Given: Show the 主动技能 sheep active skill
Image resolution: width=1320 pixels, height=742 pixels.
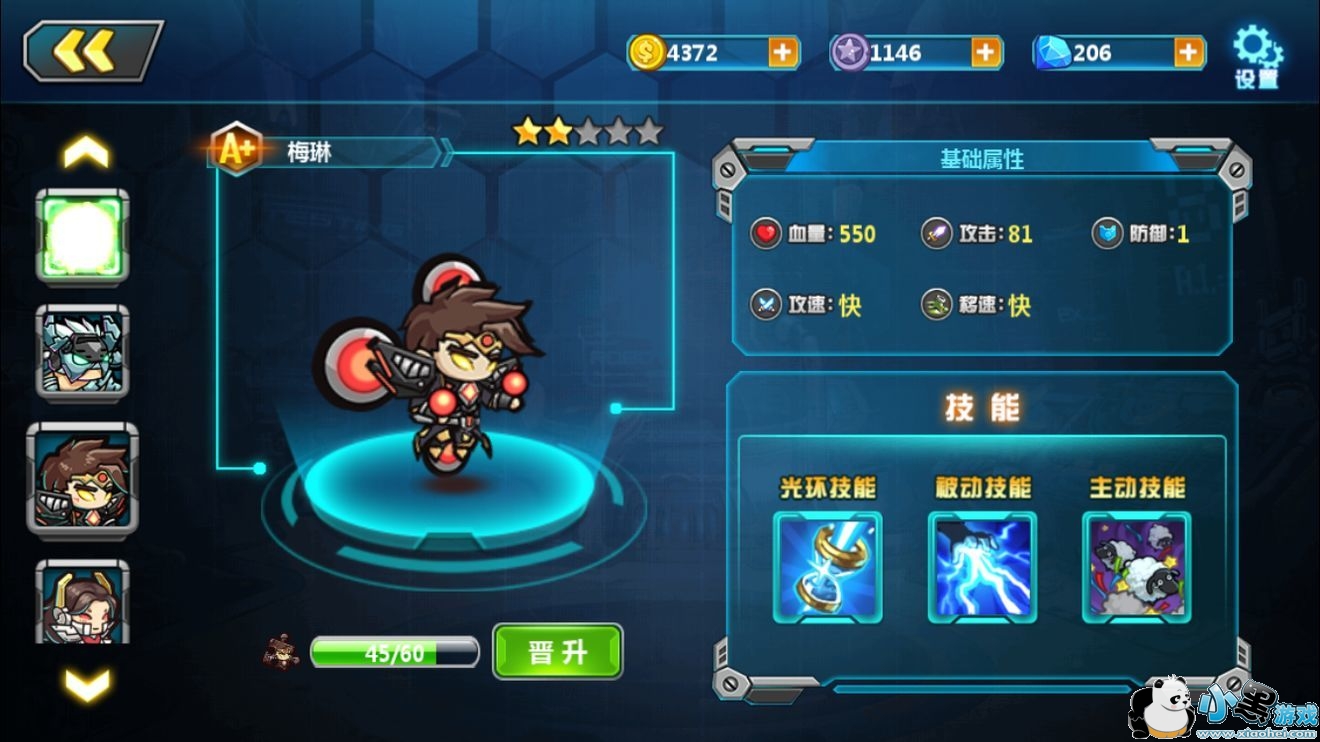Looking at the screenshot, I should coord(1136,567).
